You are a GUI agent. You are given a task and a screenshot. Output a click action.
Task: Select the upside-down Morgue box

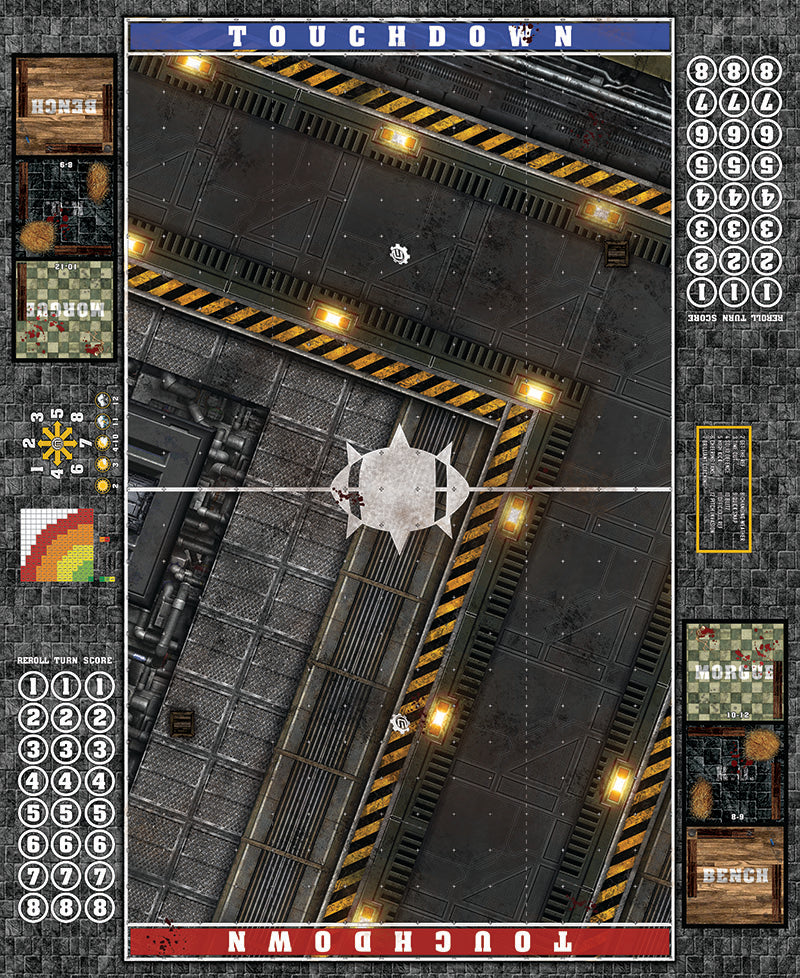click(64, 308)
